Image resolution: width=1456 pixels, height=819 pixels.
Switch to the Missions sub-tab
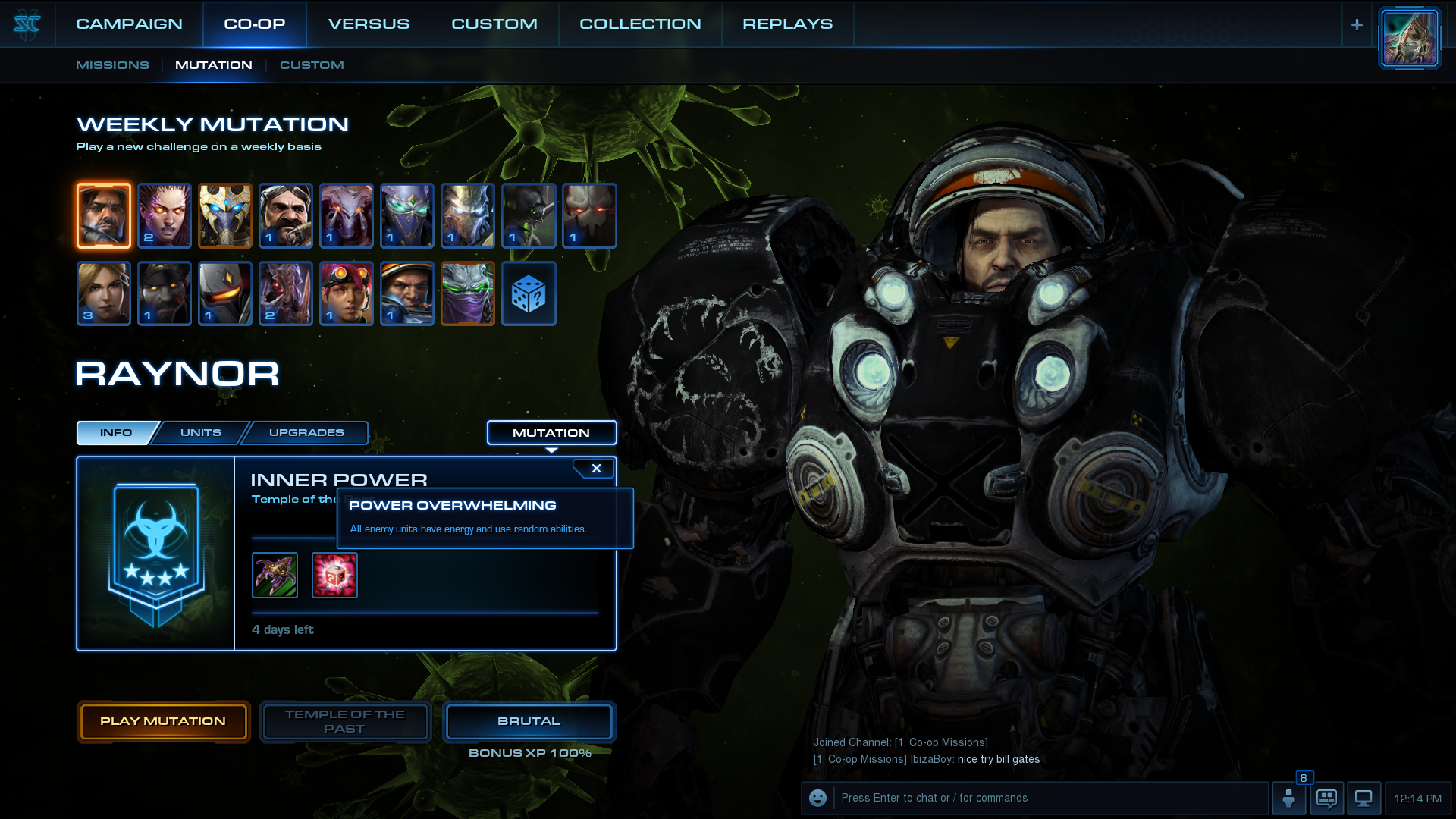112,65
